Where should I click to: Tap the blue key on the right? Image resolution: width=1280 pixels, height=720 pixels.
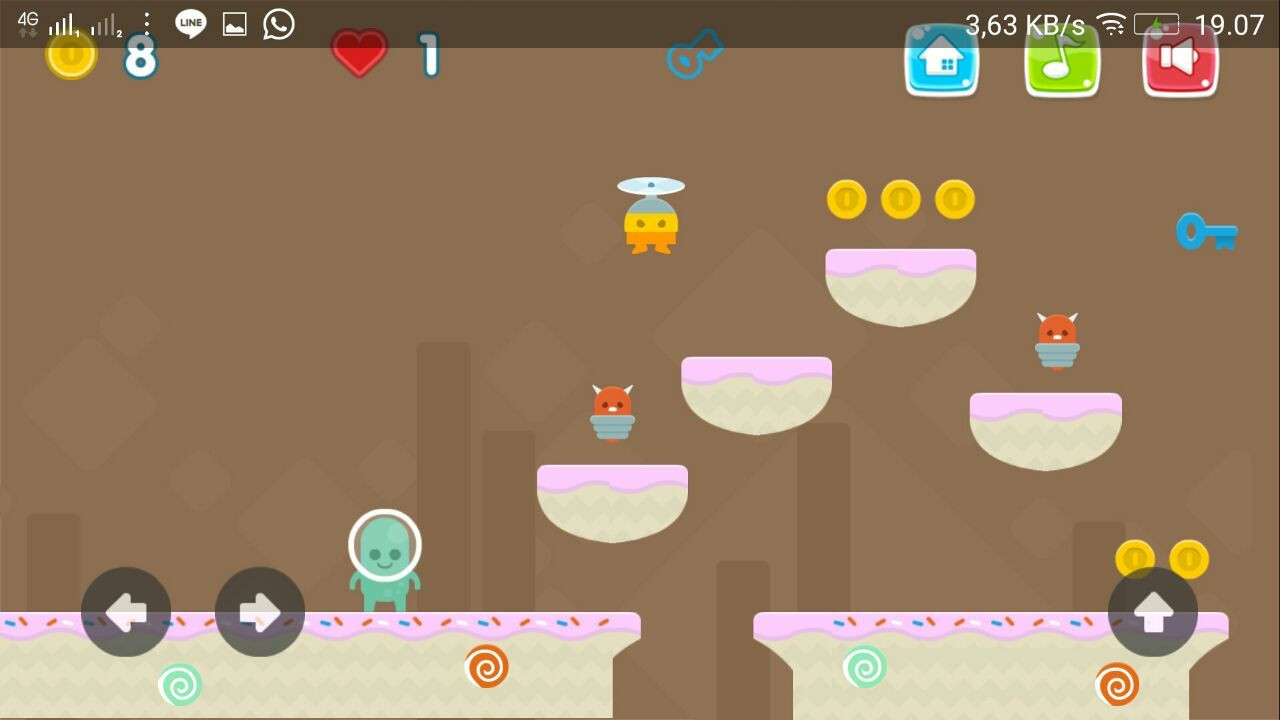tap(1207, 232)
